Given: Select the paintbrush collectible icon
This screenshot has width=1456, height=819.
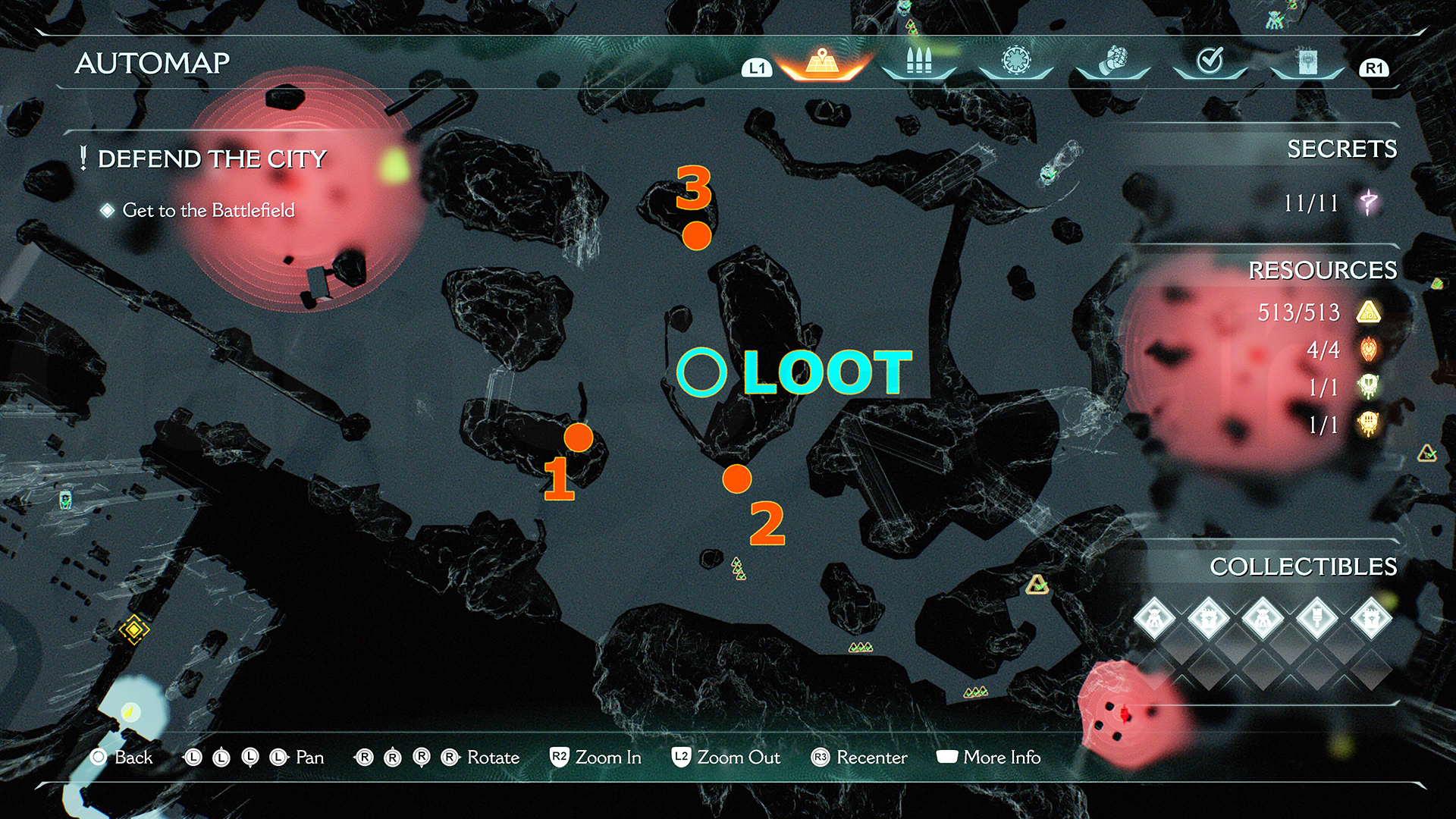Looking at the screenshot, I should click(1317, 618).
